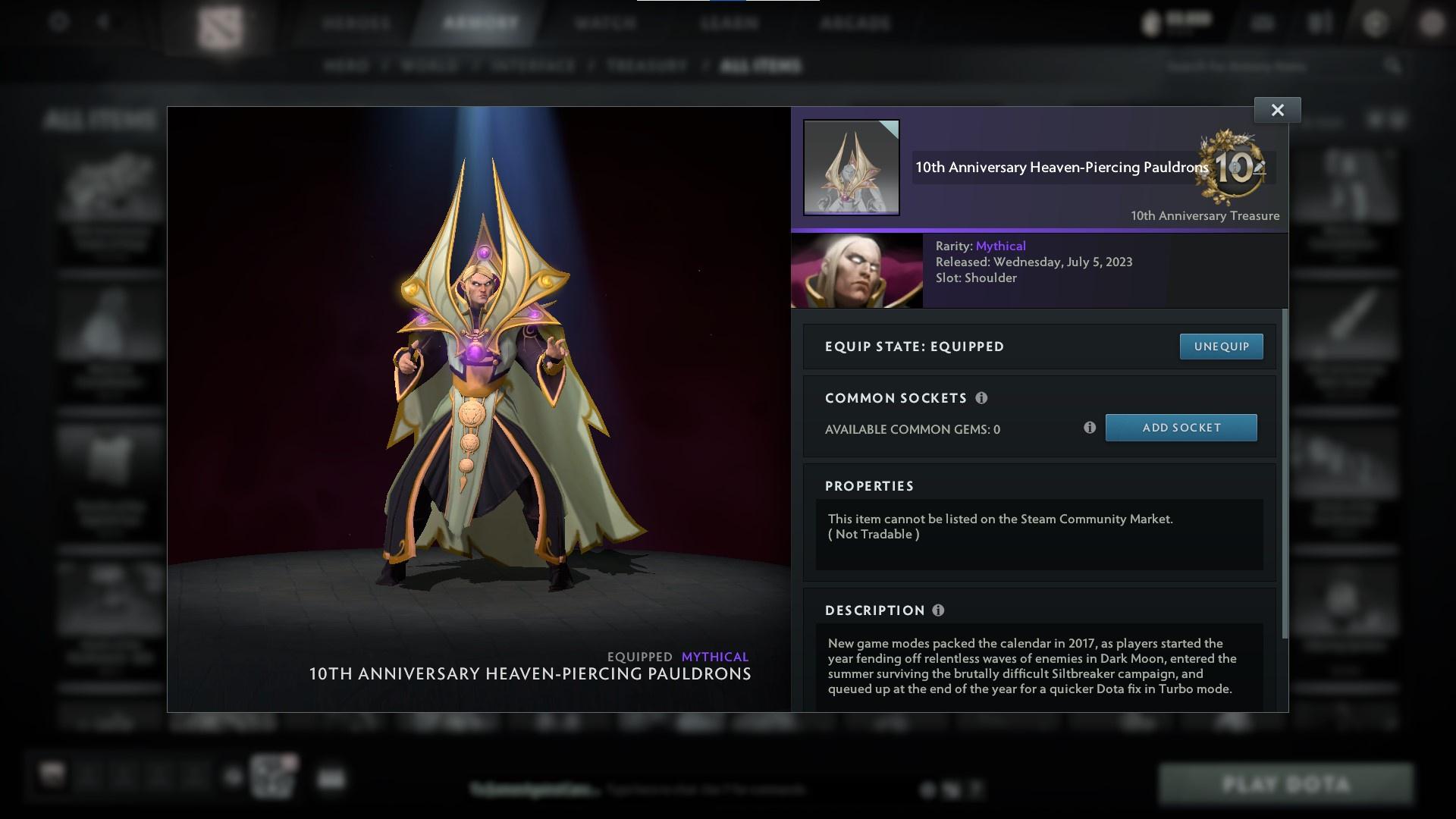Select the HERO tab
This screenshot has height=819, width=1456.
347,66
